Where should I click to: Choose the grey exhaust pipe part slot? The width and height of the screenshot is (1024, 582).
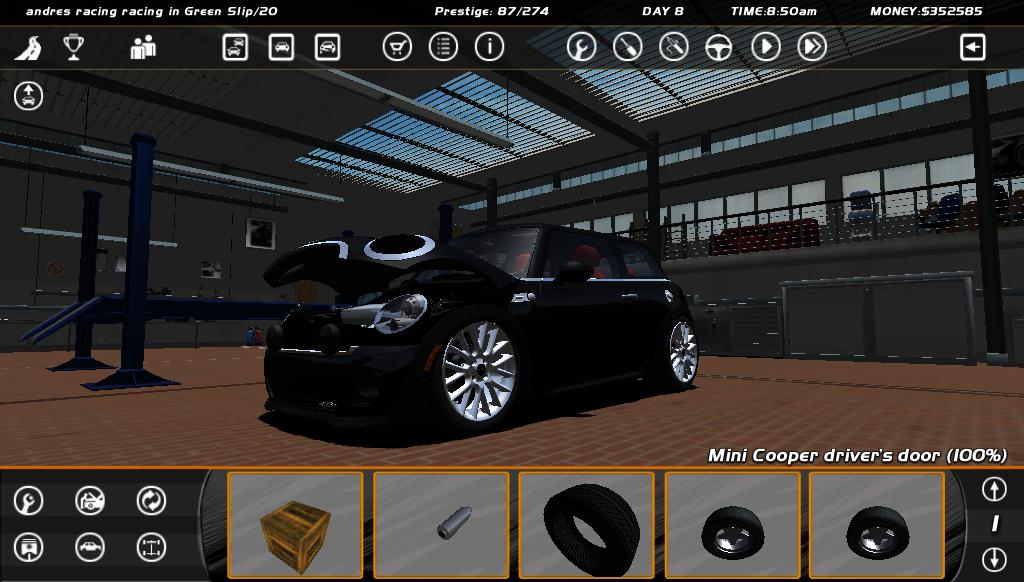(441, 525)
